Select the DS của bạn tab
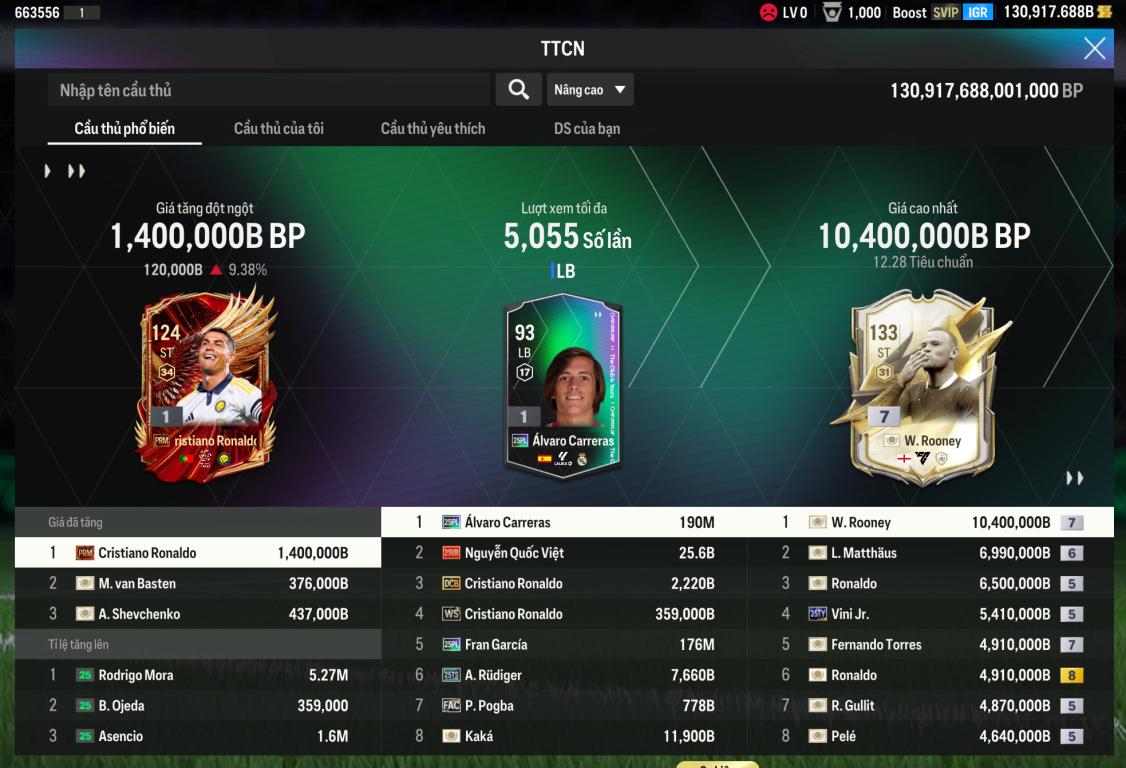The image size is (1126, 768). (x=587, y=129)
